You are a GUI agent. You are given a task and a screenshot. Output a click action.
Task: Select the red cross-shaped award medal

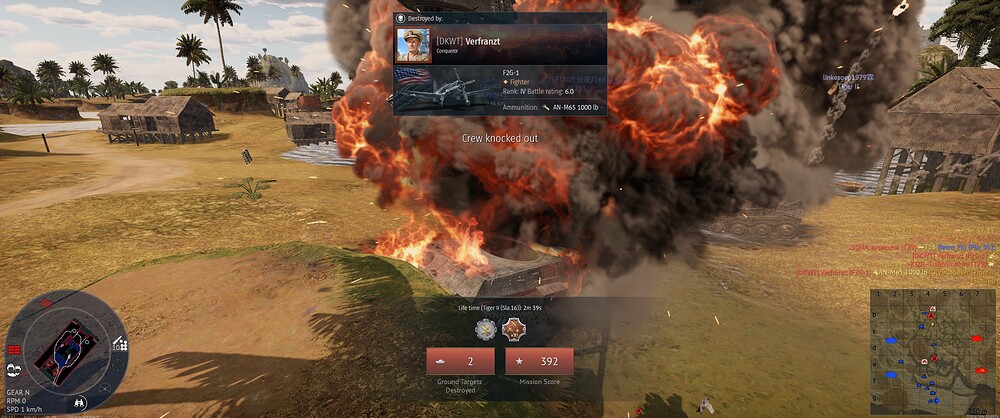pyautogui.click(x=513, y=327)
